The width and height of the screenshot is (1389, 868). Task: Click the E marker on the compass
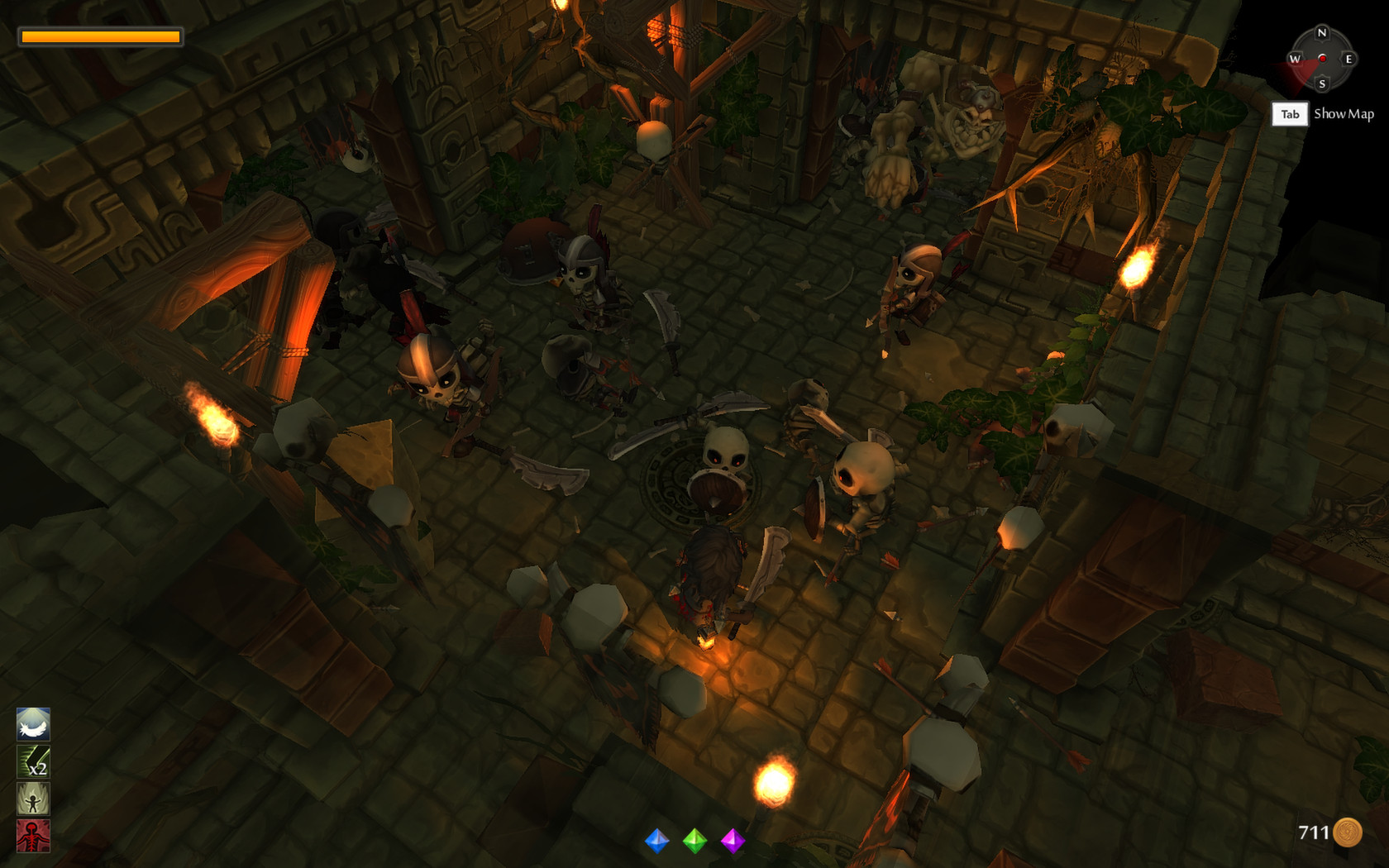click(x=1349, y=59)
